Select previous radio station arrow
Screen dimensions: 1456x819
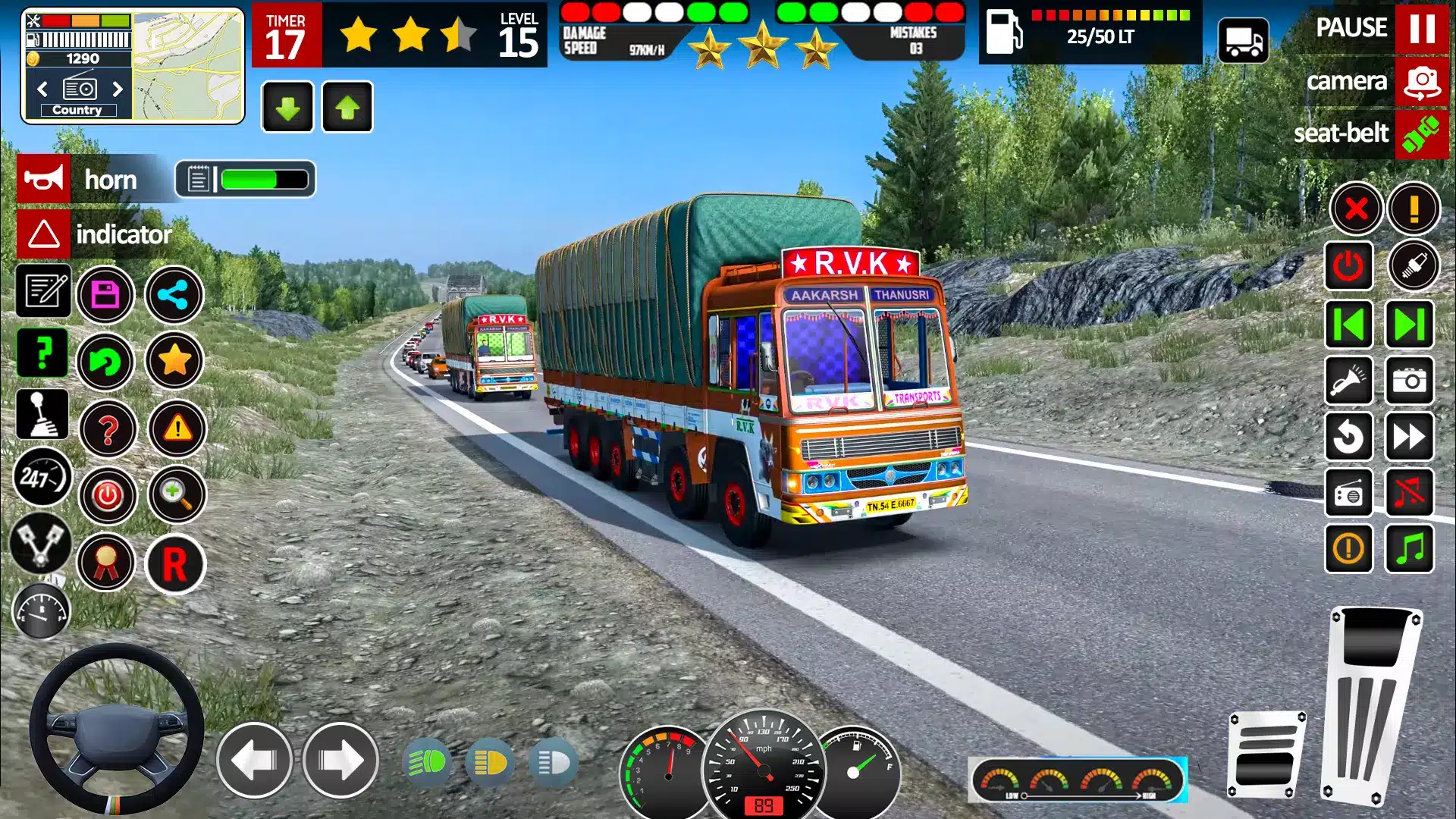pos(43,89)
